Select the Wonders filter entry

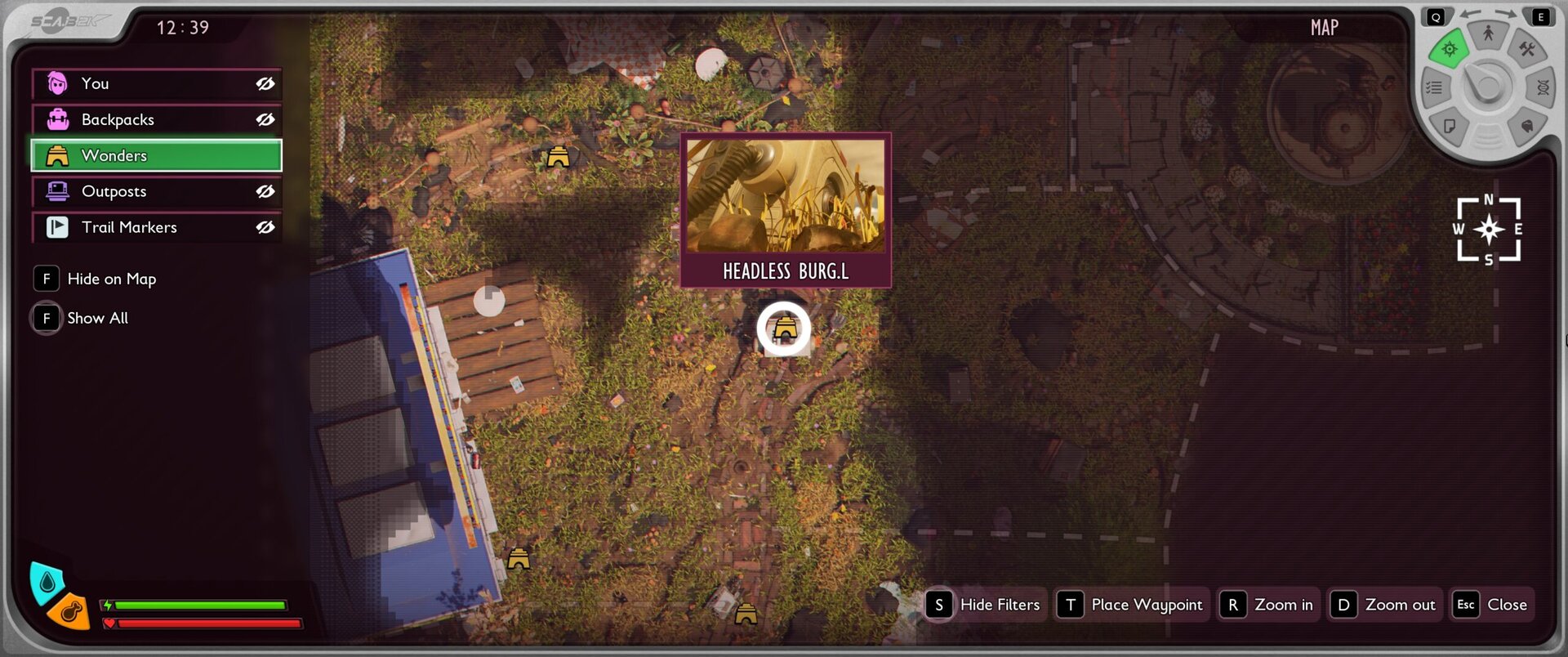coord(156,155)
